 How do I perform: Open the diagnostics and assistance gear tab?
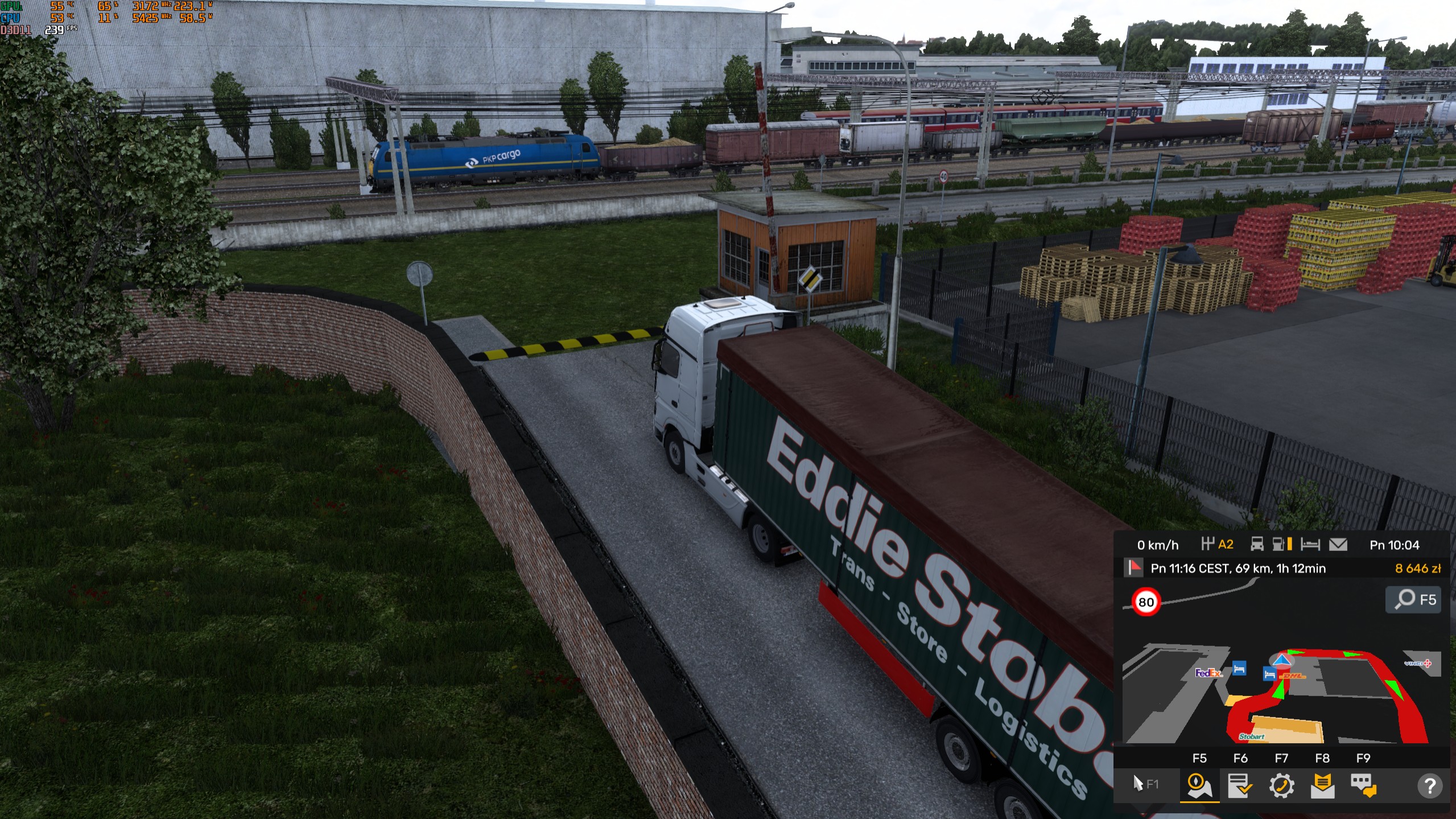[1281, 785]
